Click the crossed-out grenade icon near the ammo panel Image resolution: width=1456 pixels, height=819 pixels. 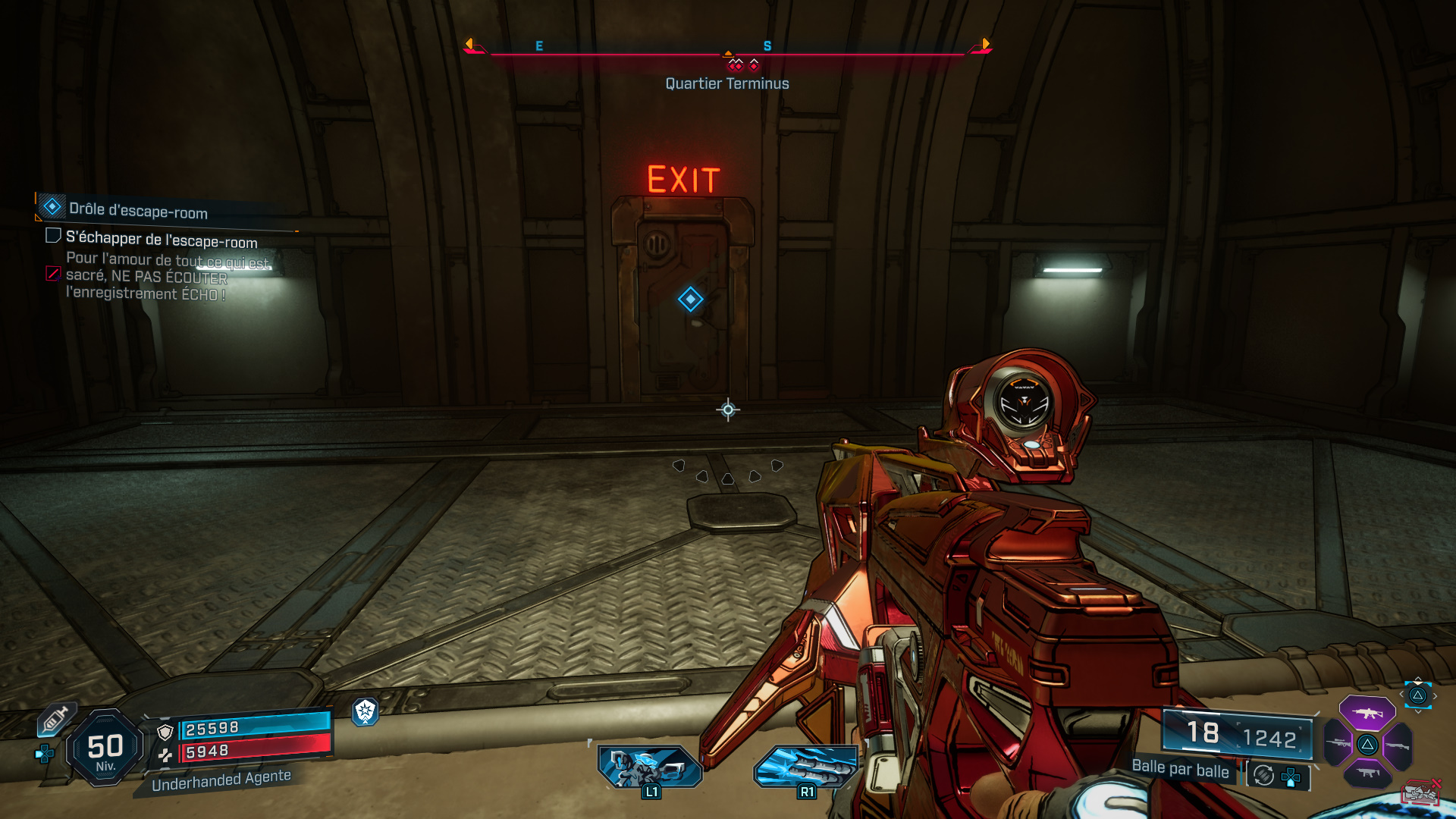1422,791
